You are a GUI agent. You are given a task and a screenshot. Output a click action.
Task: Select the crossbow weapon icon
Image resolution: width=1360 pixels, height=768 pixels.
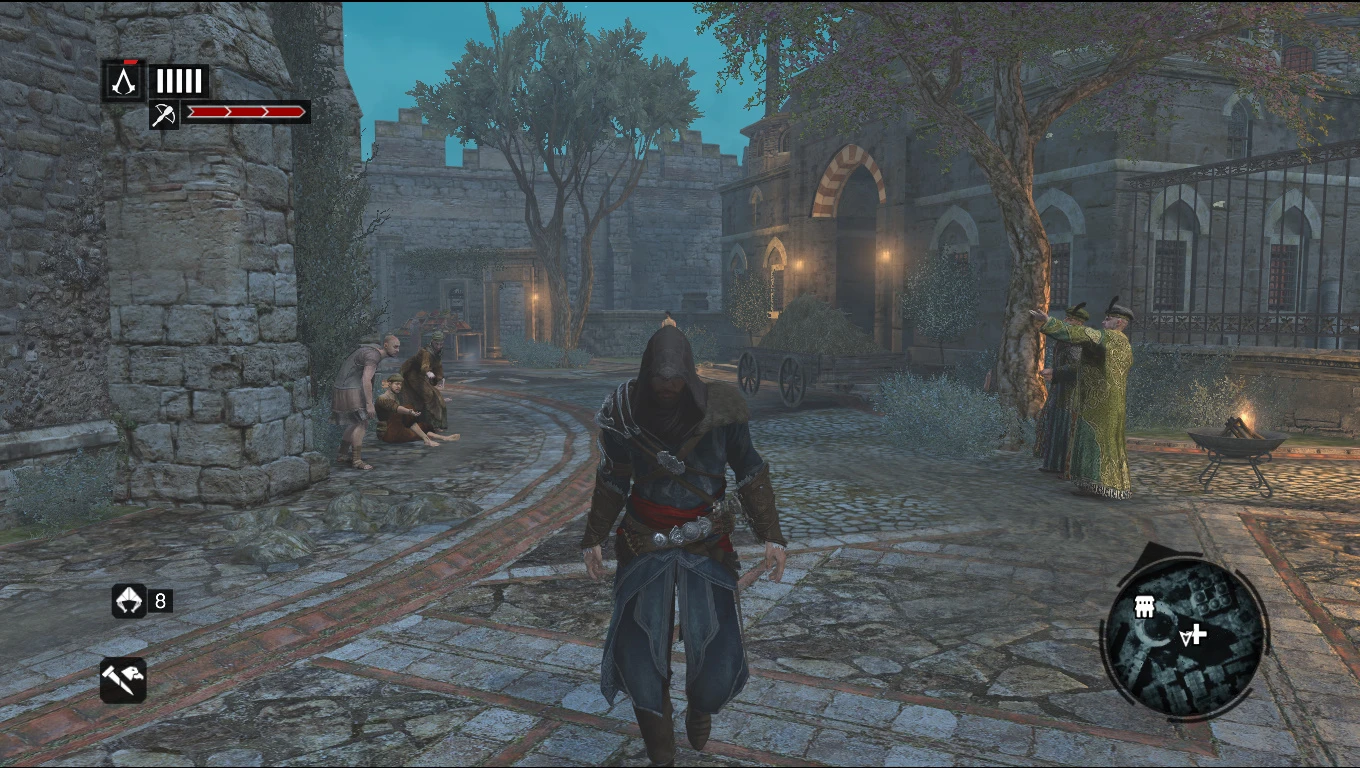(x=166, y=113)
